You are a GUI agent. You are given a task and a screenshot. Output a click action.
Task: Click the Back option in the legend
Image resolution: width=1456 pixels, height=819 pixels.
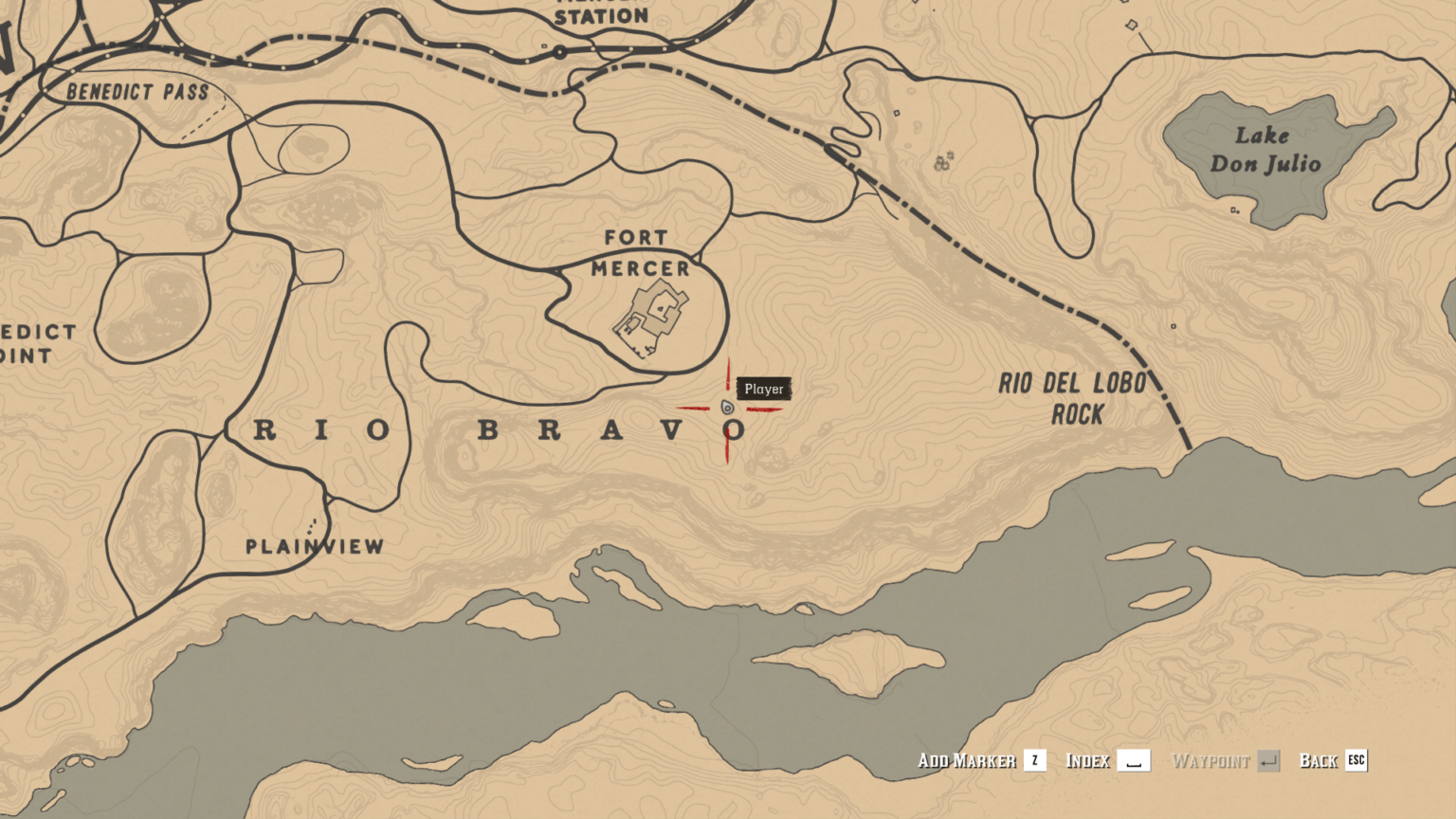click(x=1318, y=760)
